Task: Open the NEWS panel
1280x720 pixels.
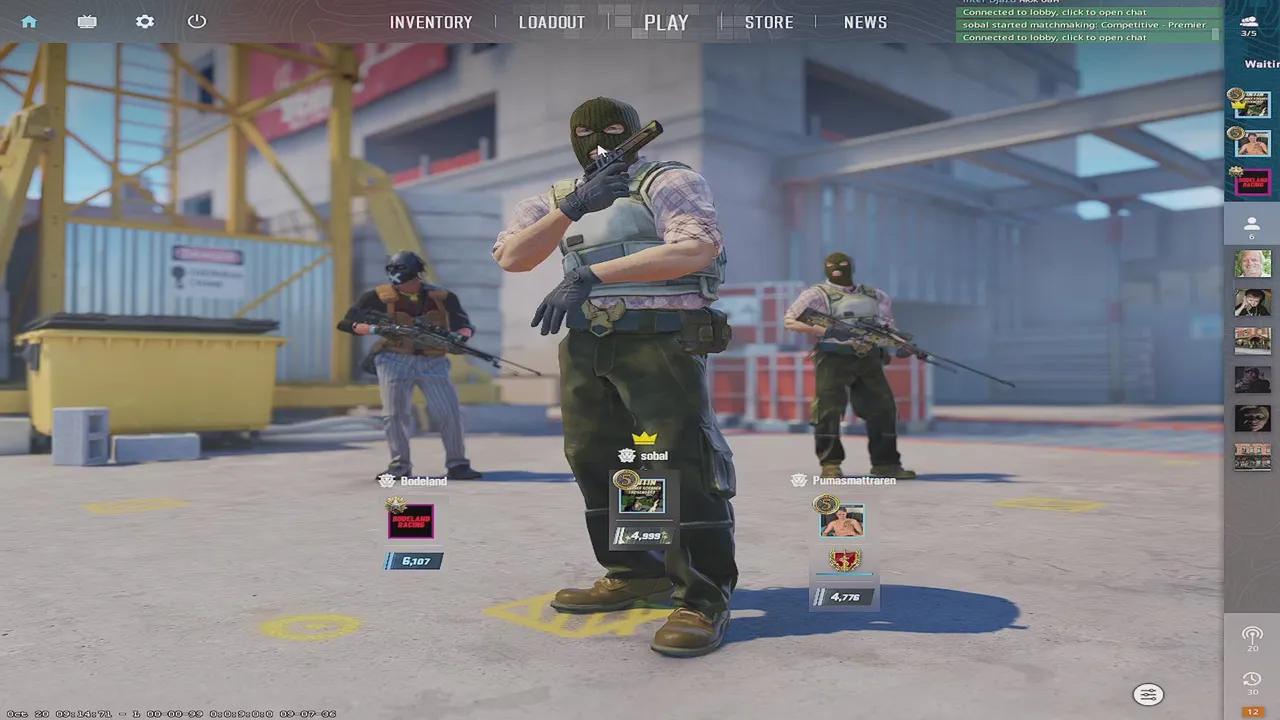Action: 865,22
